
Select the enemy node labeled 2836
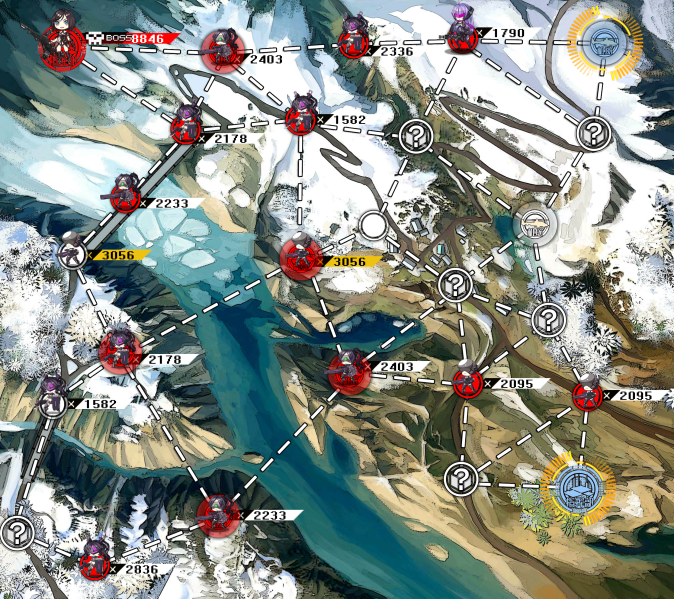point(95,563)
